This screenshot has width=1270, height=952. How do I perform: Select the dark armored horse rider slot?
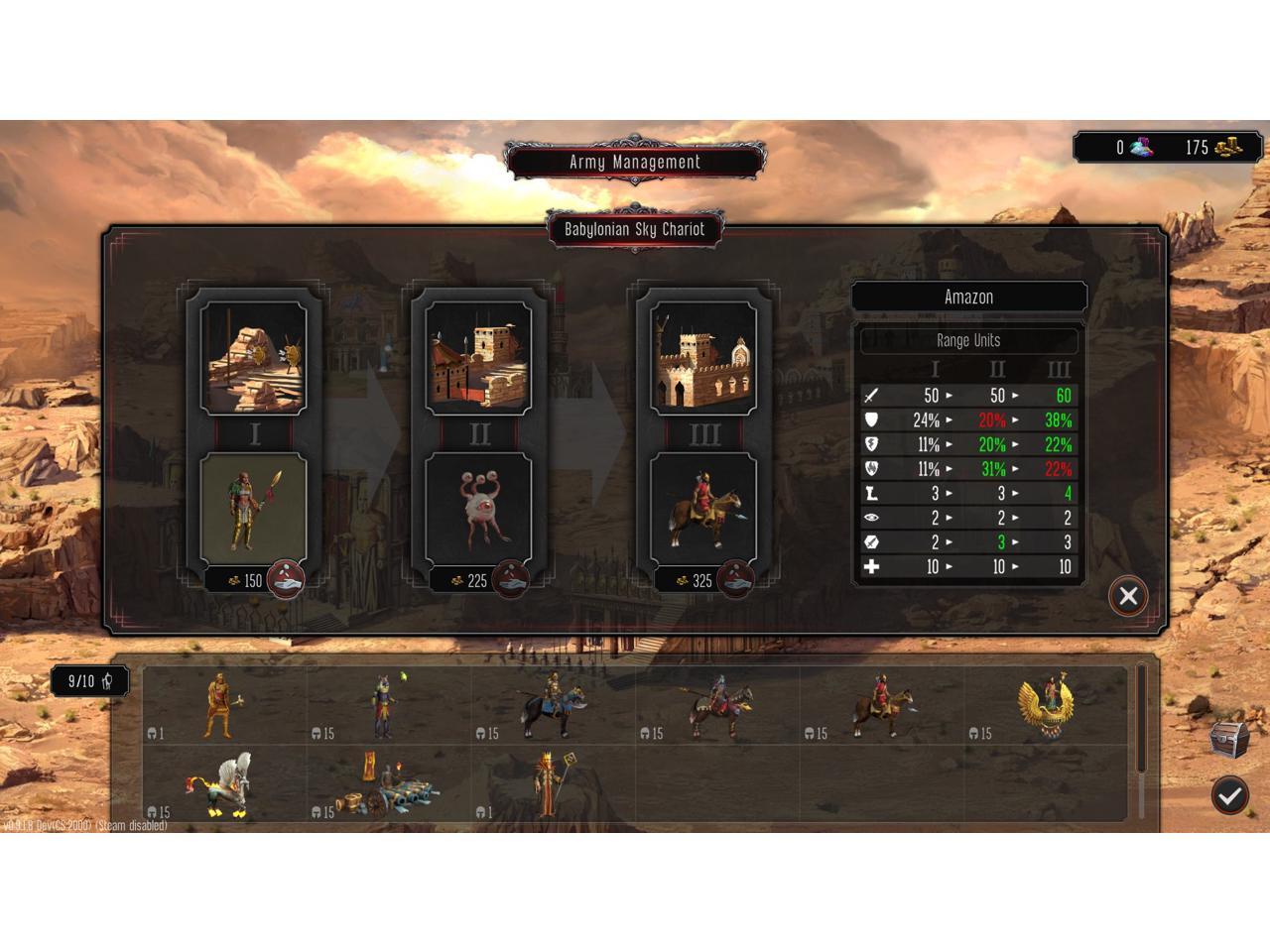(551, 706)
